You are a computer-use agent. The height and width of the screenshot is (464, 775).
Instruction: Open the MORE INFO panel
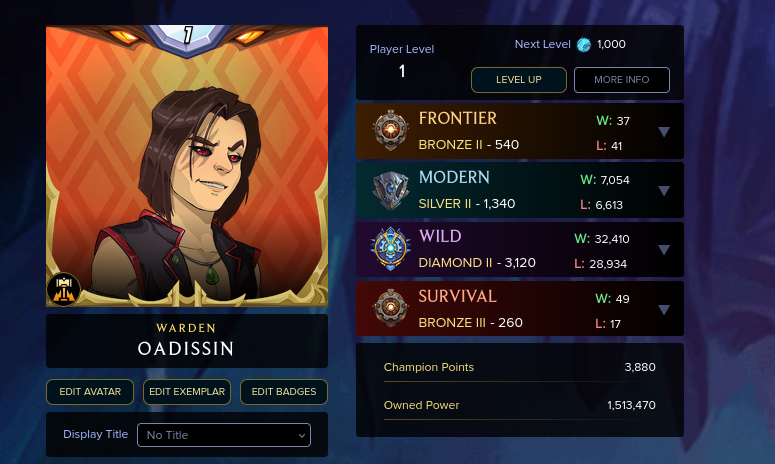[621, 80]
